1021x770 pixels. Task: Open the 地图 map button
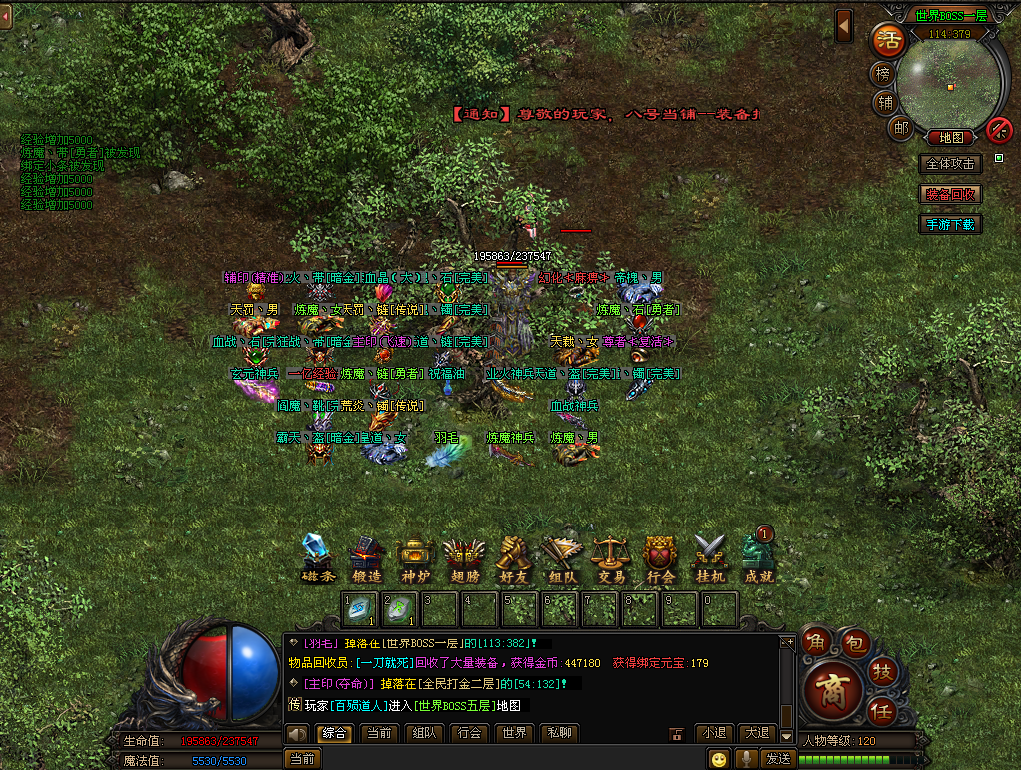[x=950, y=137]
